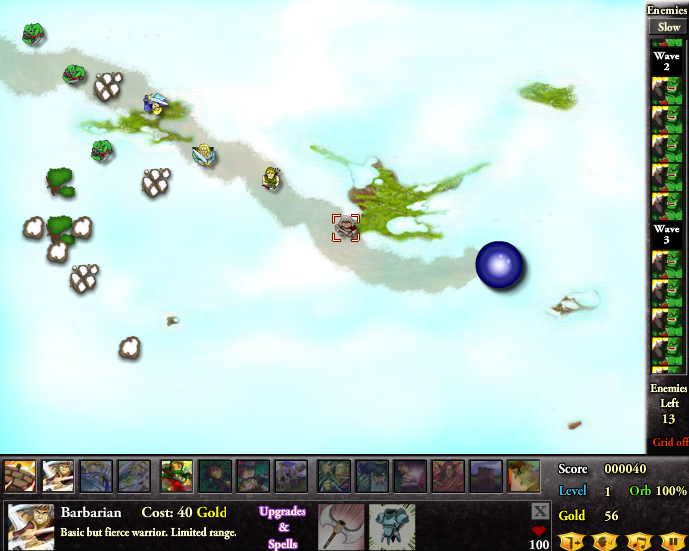Click the exit door button
Screen dimensions: 689x551
[x=574, y=542]
